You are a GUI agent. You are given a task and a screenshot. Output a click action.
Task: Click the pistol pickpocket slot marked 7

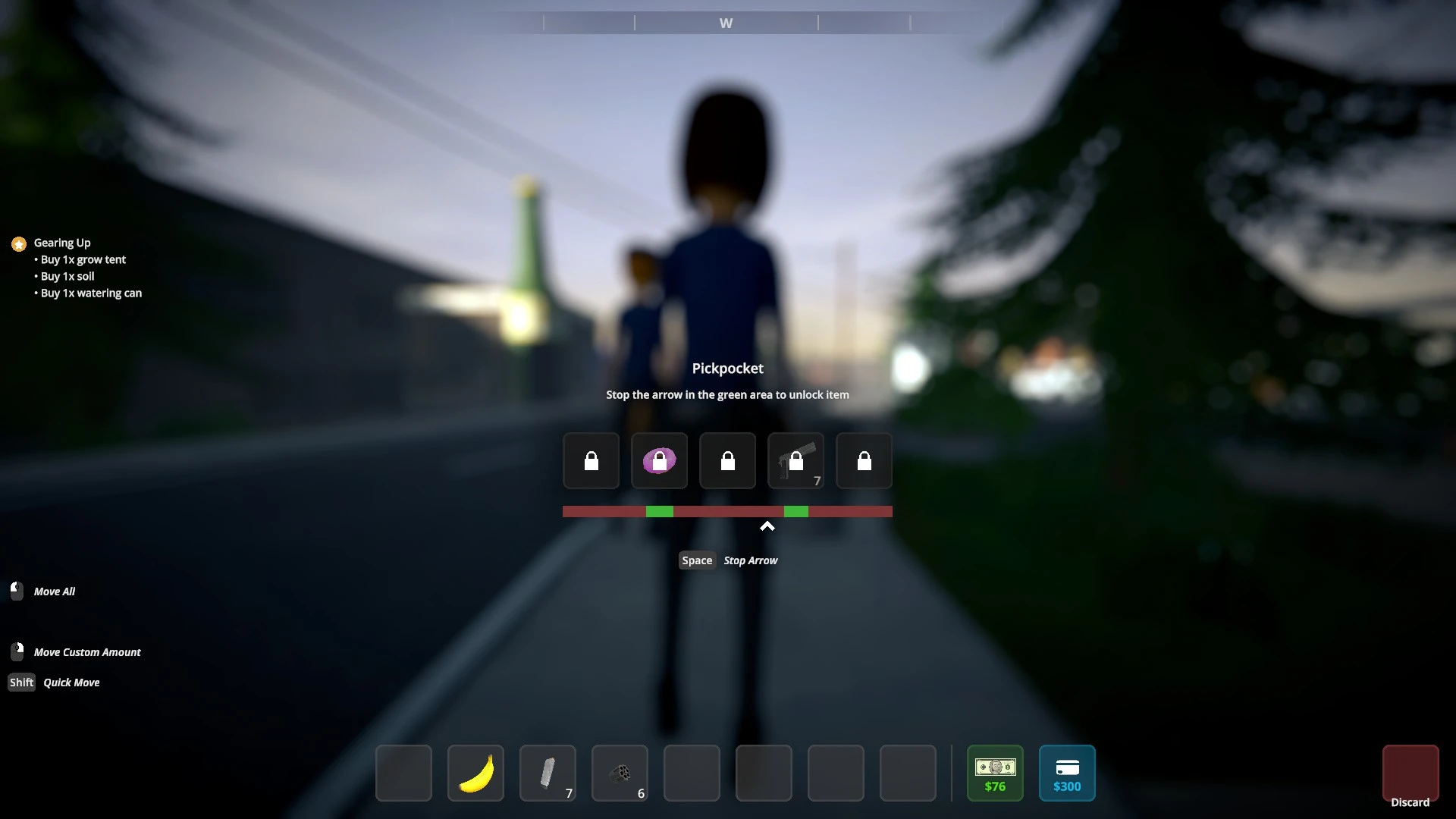795,460
